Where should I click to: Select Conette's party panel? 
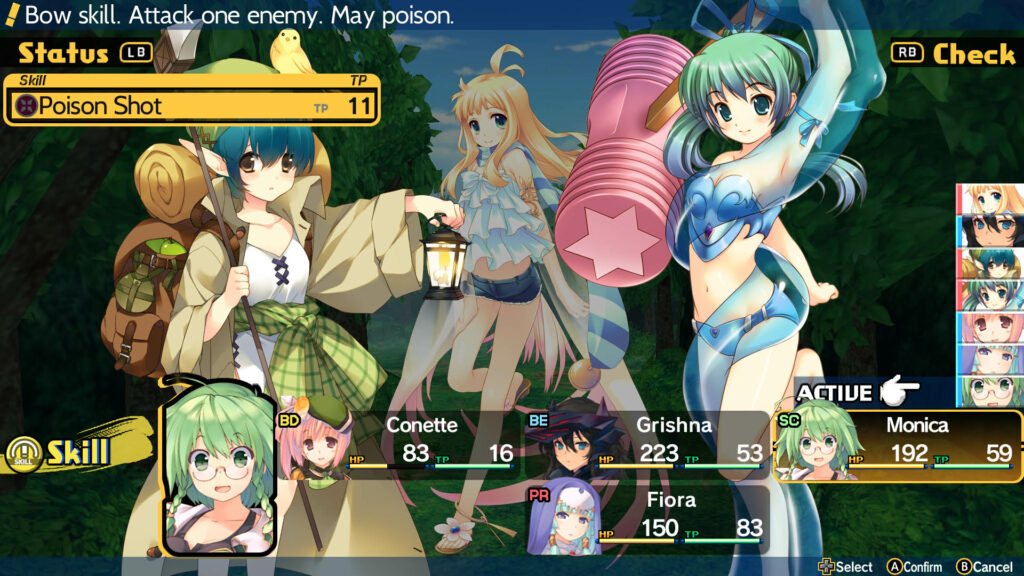[398, 441]
